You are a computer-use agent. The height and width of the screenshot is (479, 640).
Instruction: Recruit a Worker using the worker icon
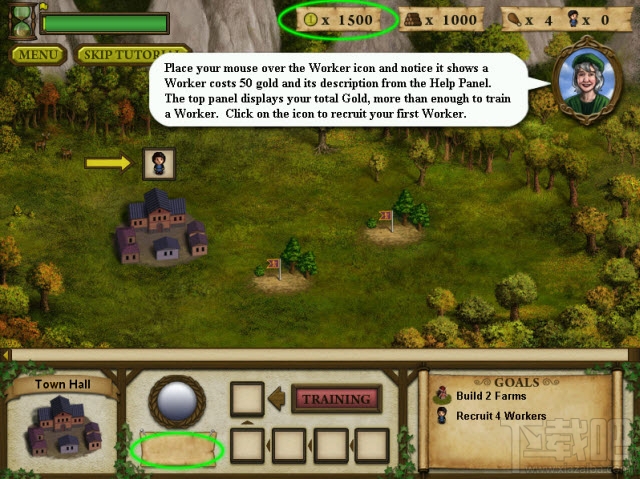(x=159, y=162)
